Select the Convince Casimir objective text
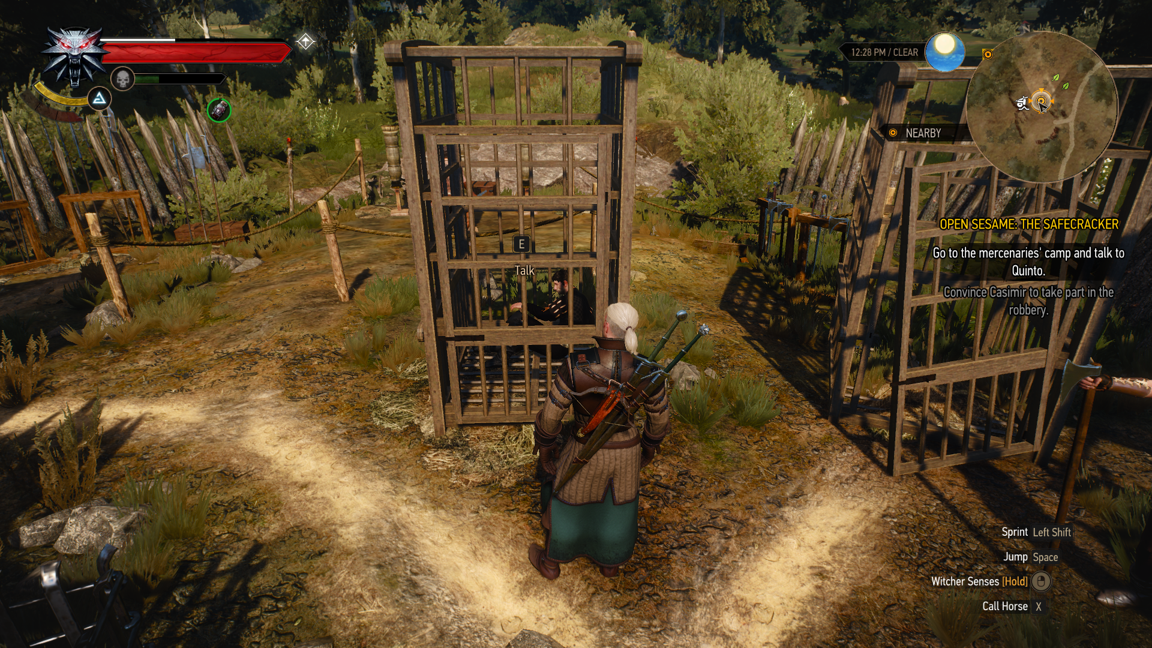This screenshot has width=1152, height=648. 1028,301
